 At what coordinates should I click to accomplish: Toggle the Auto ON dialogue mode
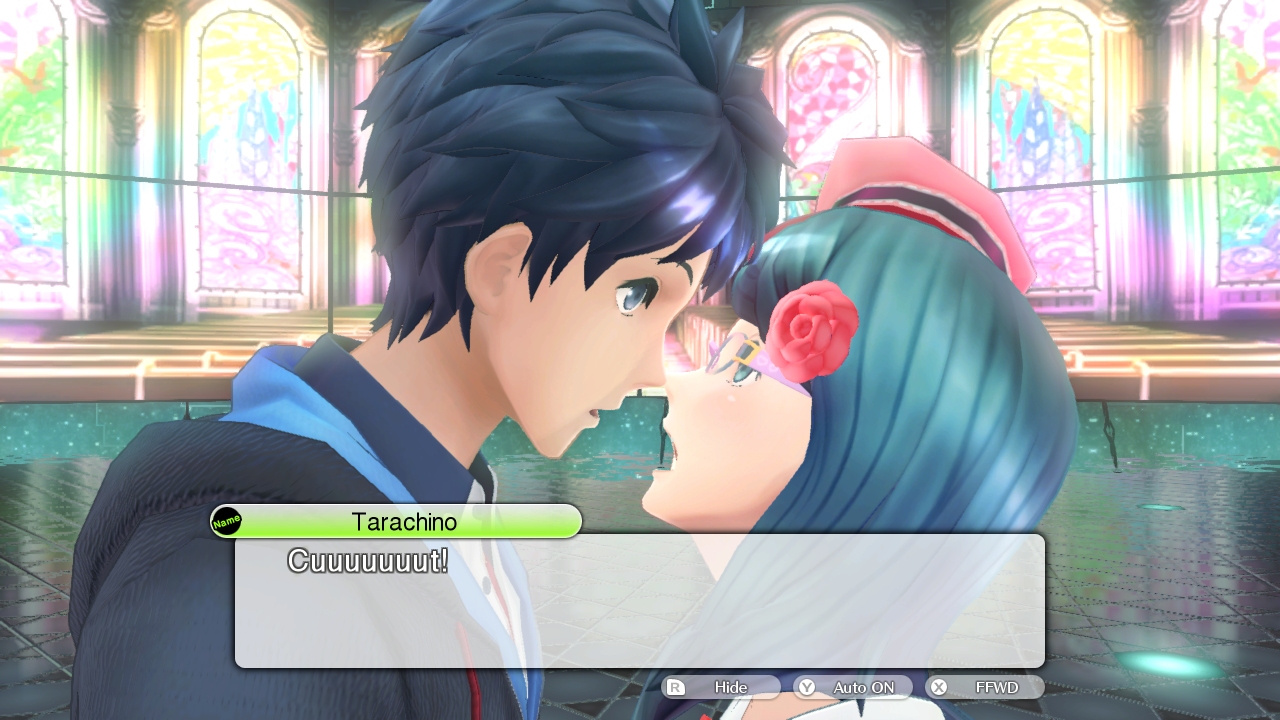tap(853, 687)
